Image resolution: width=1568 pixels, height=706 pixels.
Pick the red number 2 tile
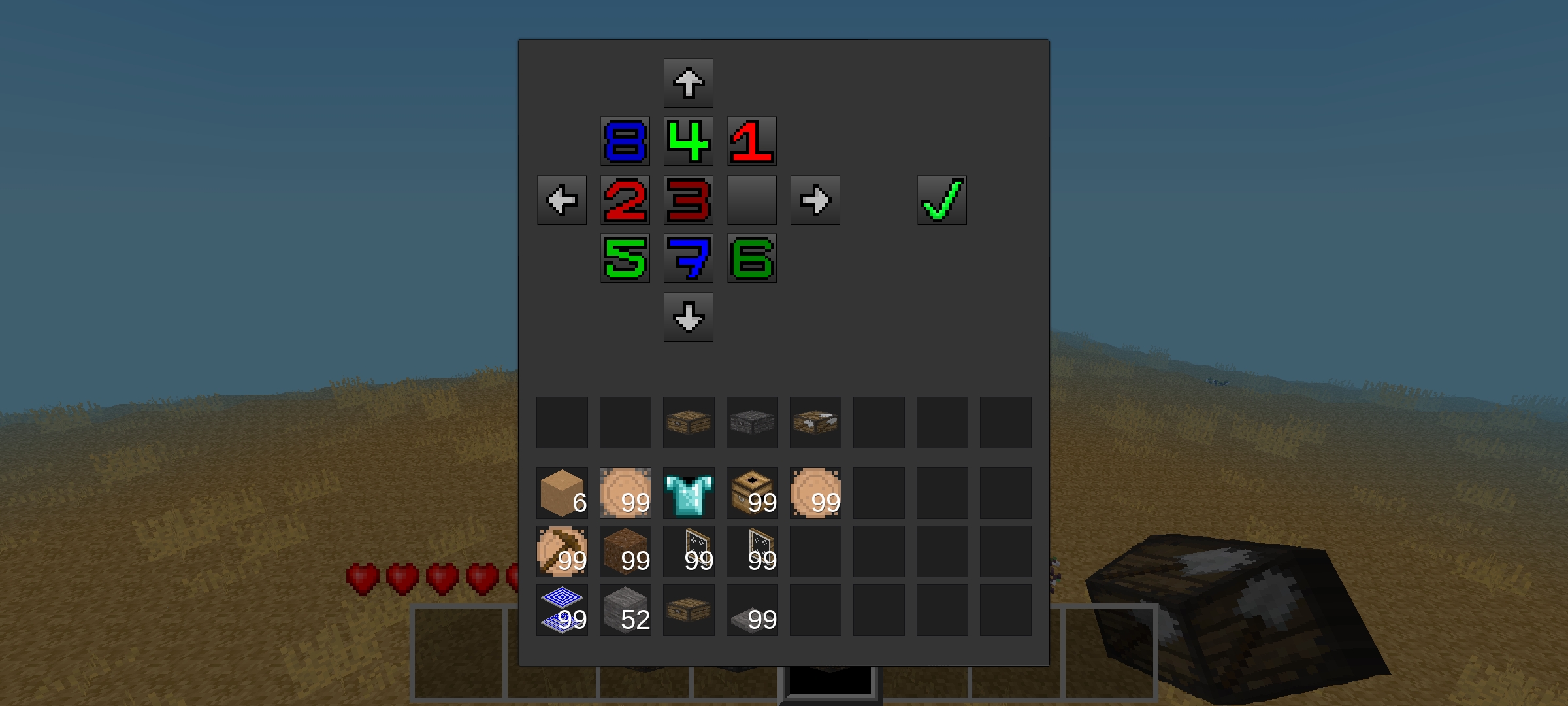click(625, 200)
